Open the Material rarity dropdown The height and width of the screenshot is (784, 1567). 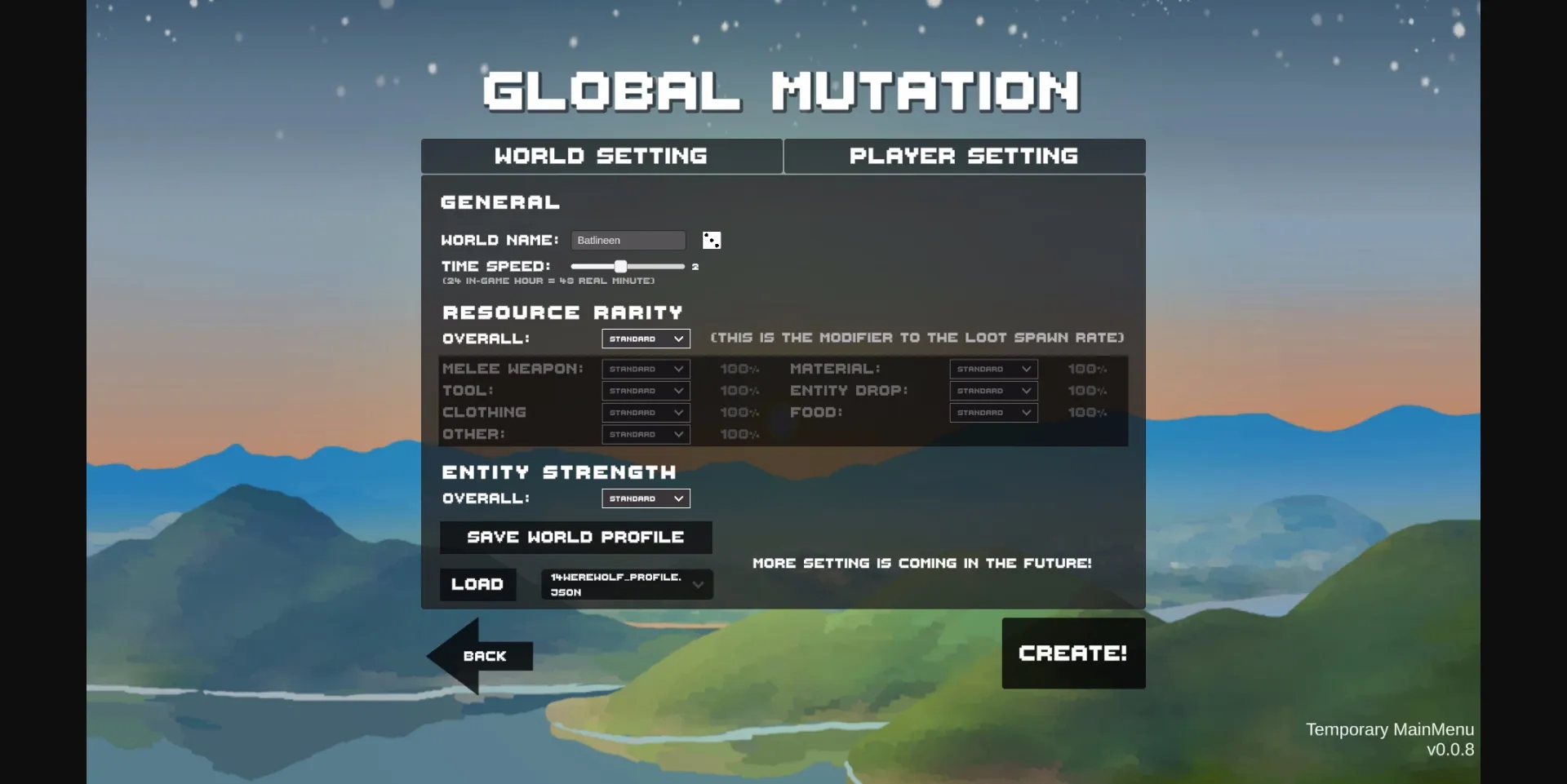[992, 369]
